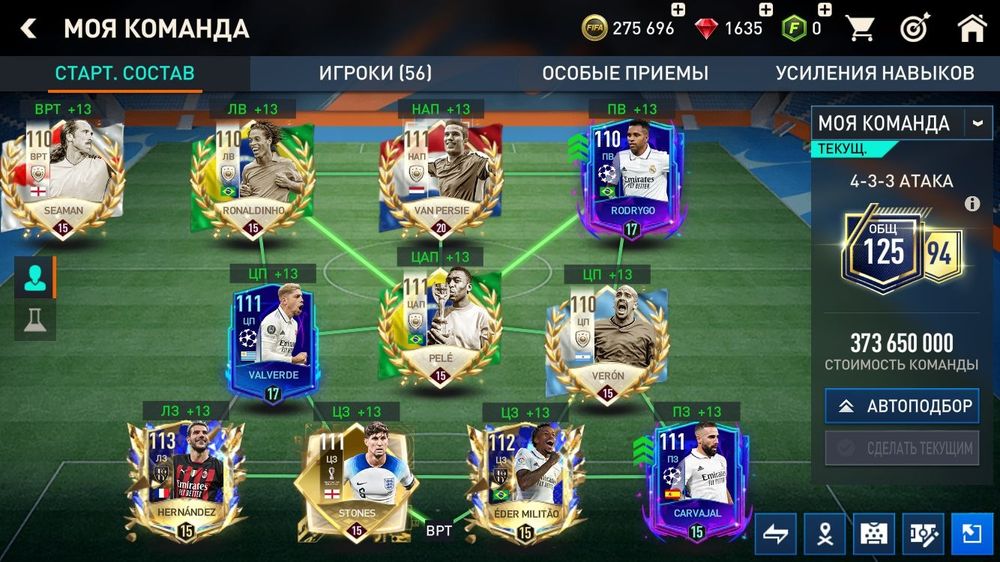
Task: Add FIFA coins with plus button
Action: click(678, 11)
